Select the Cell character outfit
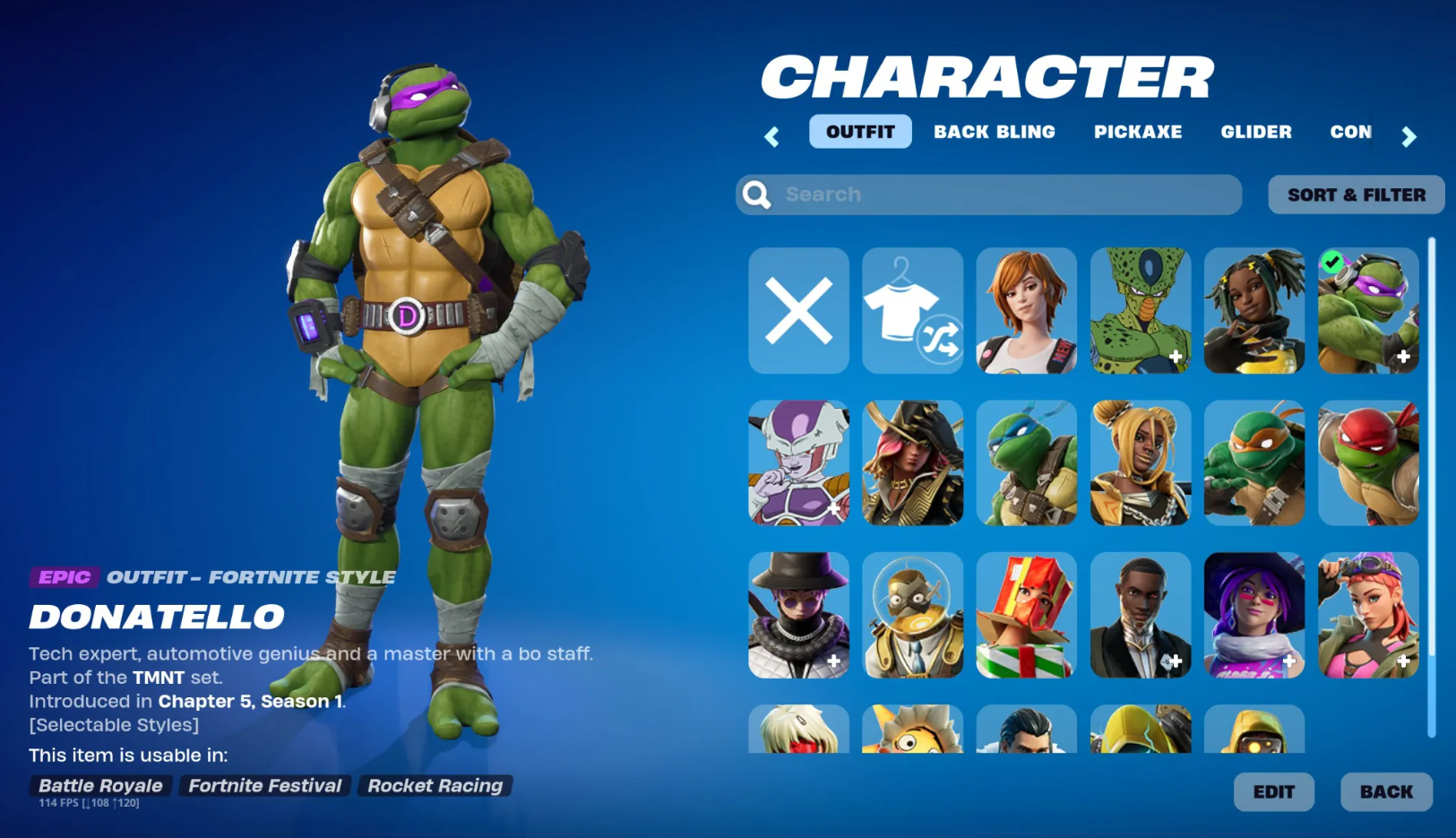Viewport: 1456px width, 838px height. tap(1140, 311)
